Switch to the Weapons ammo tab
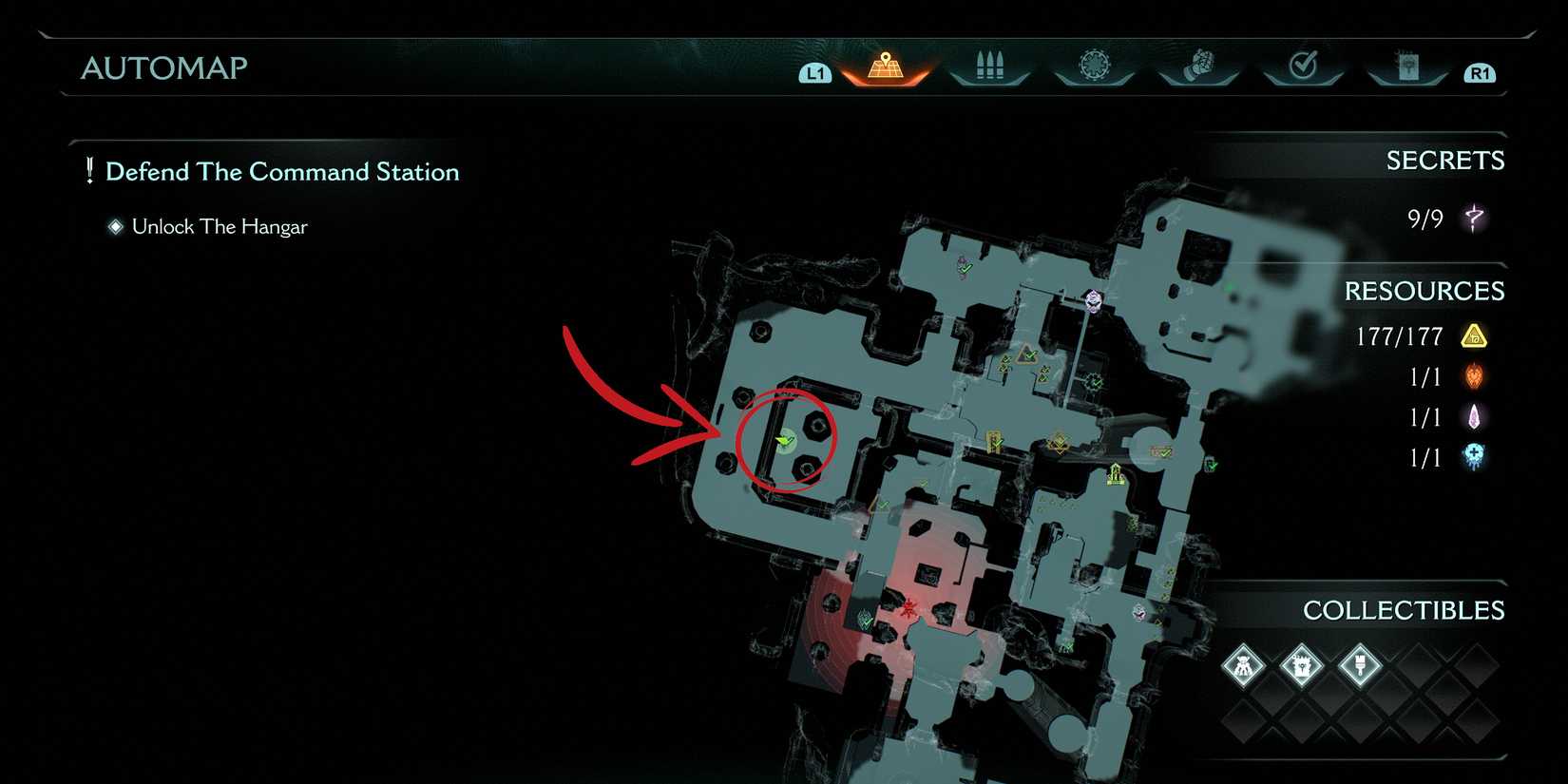1568x784 pixels. 988,62
